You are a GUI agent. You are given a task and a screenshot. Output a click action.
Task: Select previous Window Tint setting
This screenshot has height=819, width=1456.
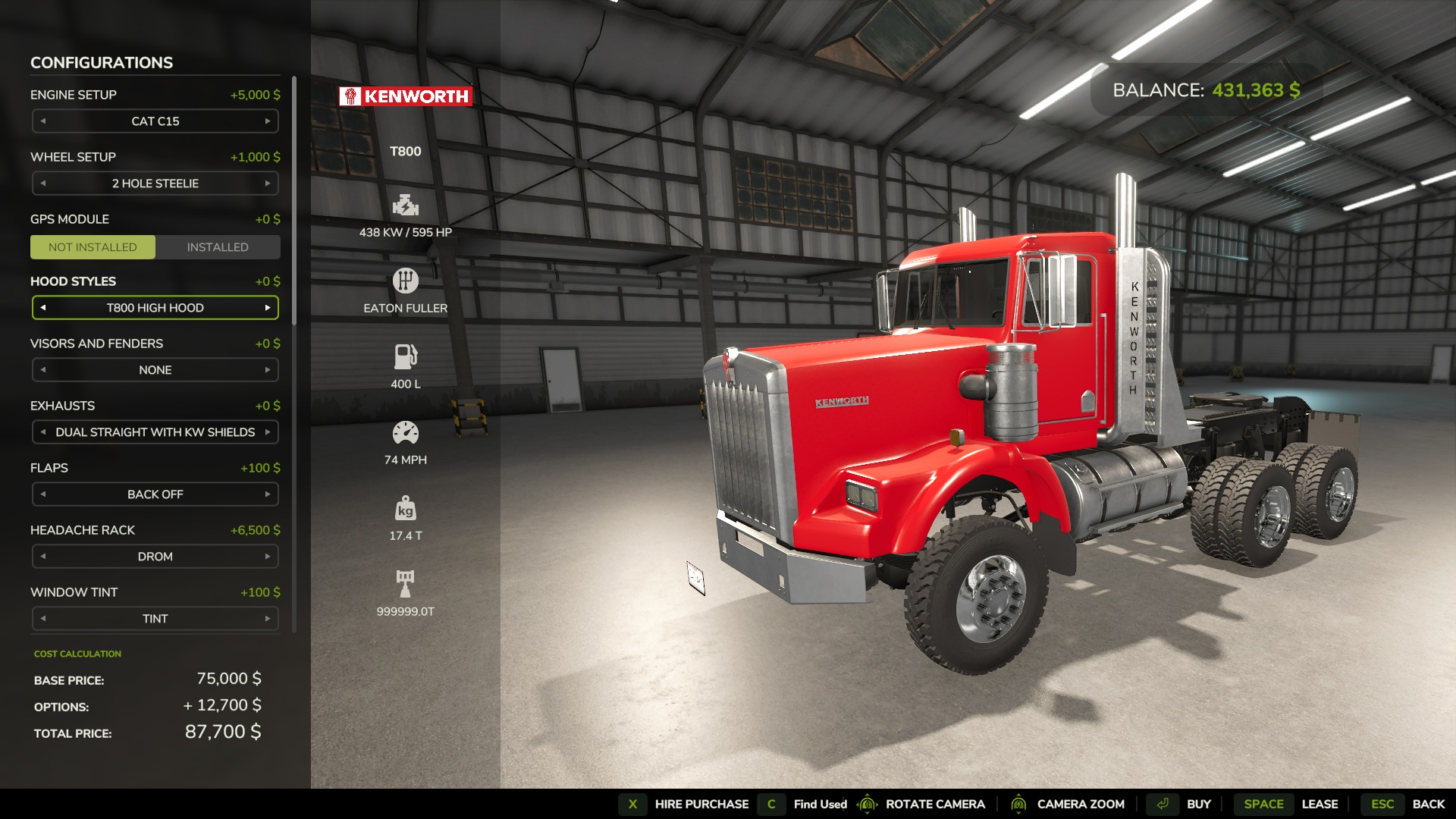(x=43, y=619)
